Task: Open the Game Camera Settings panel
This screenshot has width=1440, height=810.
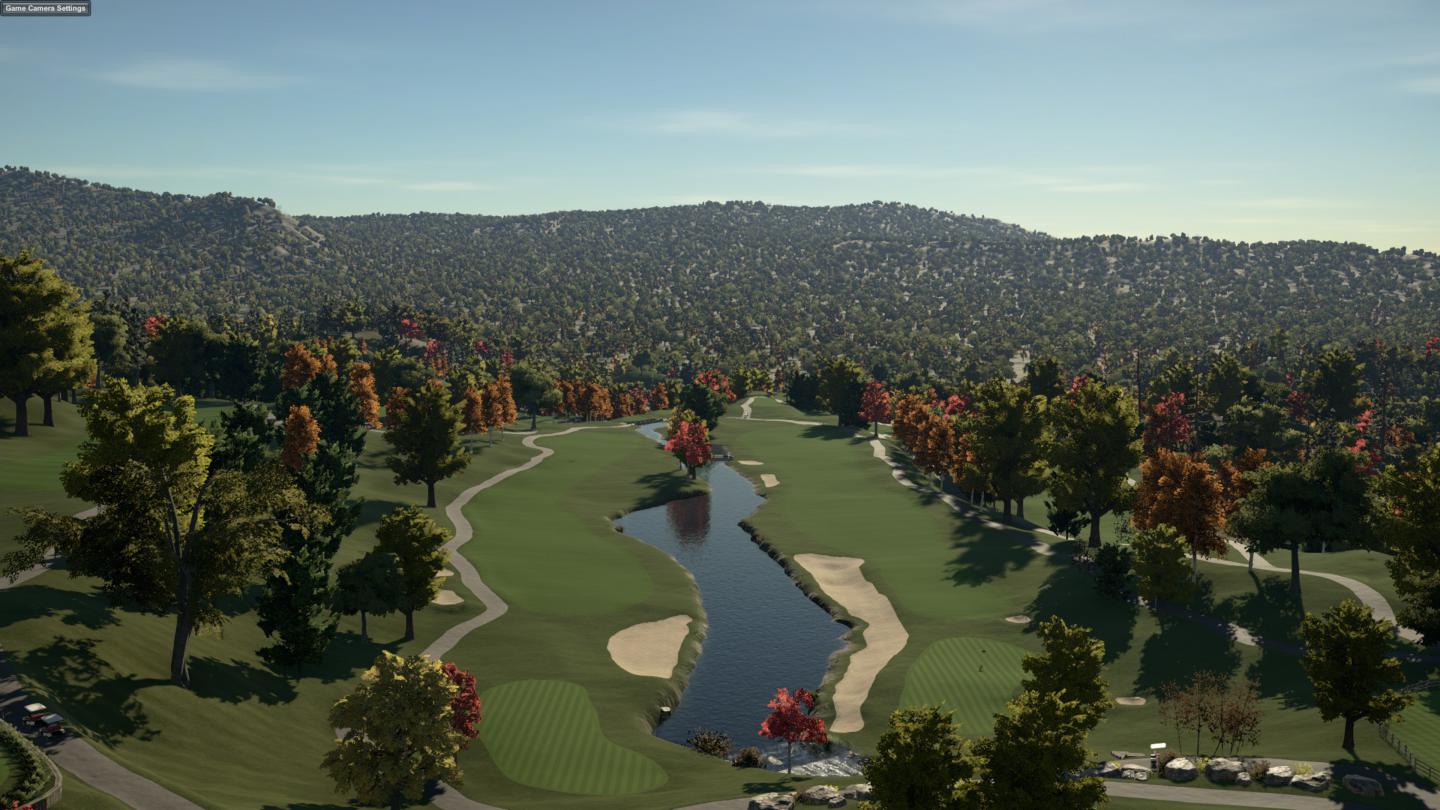Action: point(45,8)
